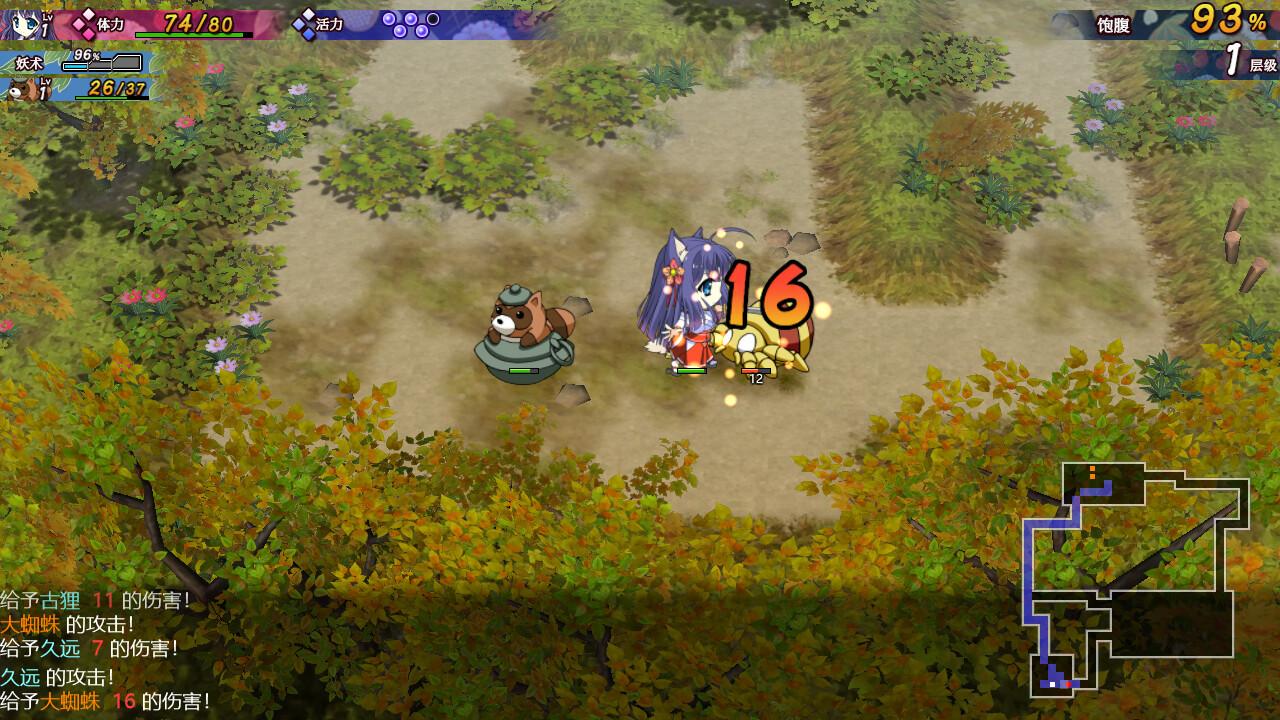This screenshot has height=720, width=1280.
Task: Click the pink diamond icon beside 体力
Action: click(x=84, y=22)
